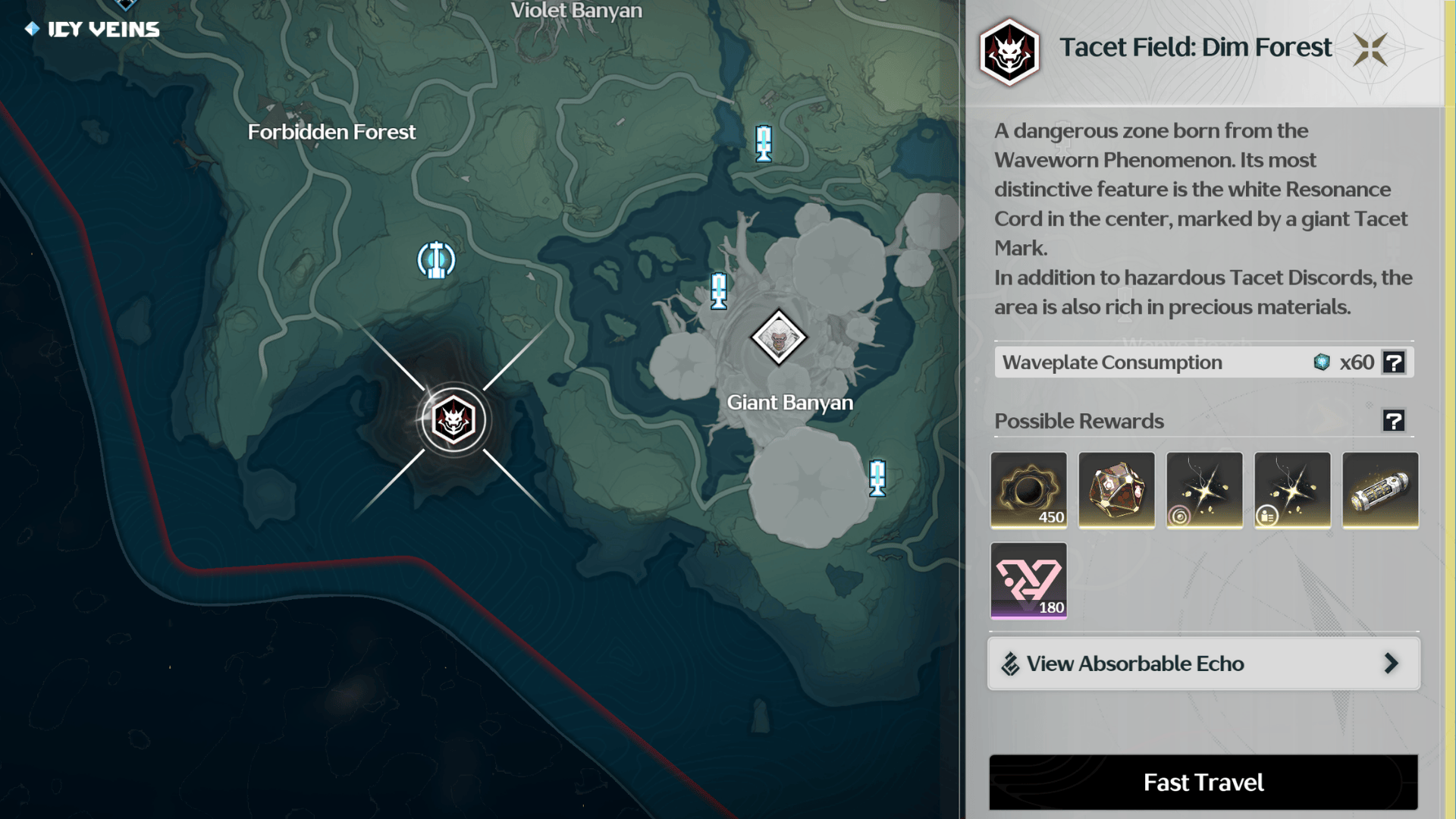The height and width of the screenshot is (819, 1456).
Task: Select the Giant Banyan boss diamond marker
Action: pos(778,337)
